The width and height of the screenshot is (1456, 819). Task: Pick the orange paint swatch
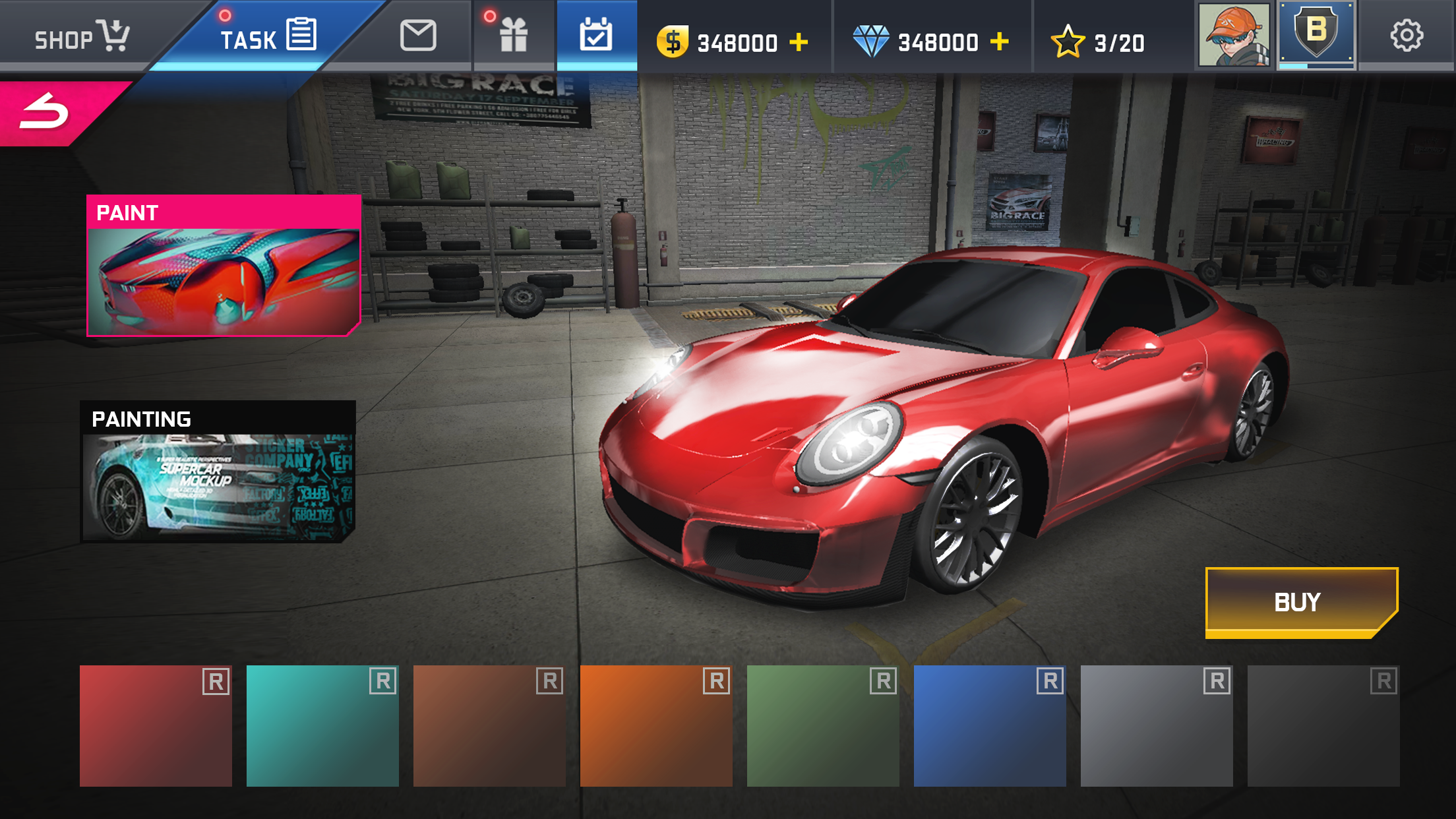click(x=656, y=725)
